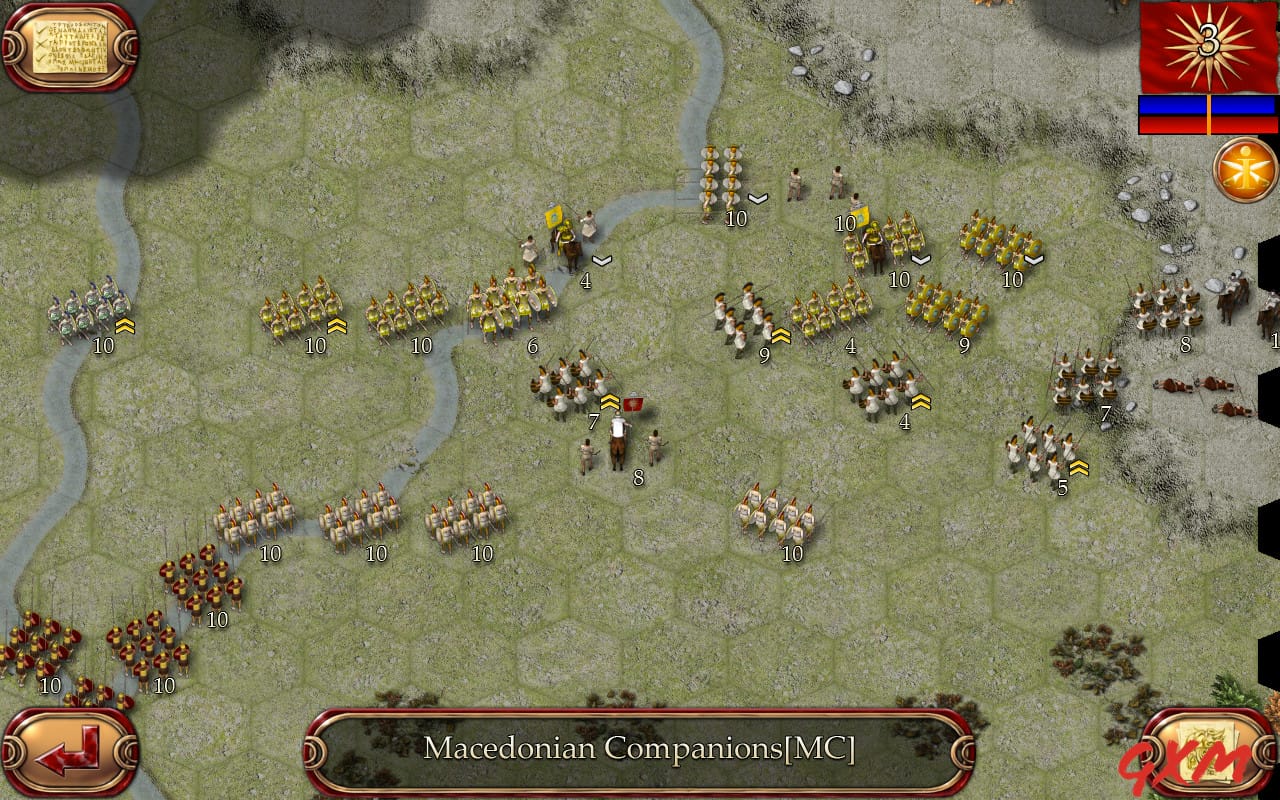
Task: Expand the white chevron above the strength-4 cavalry
Action: pyautogui.click(x=602, y=258)
